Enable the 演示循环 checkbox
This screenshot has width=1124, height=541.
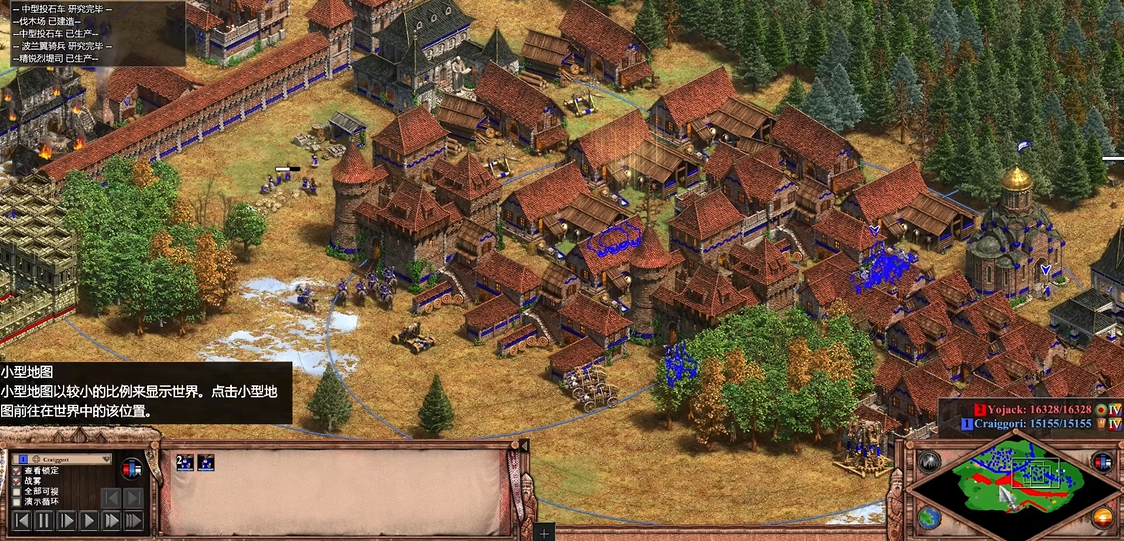click(17, 503)
